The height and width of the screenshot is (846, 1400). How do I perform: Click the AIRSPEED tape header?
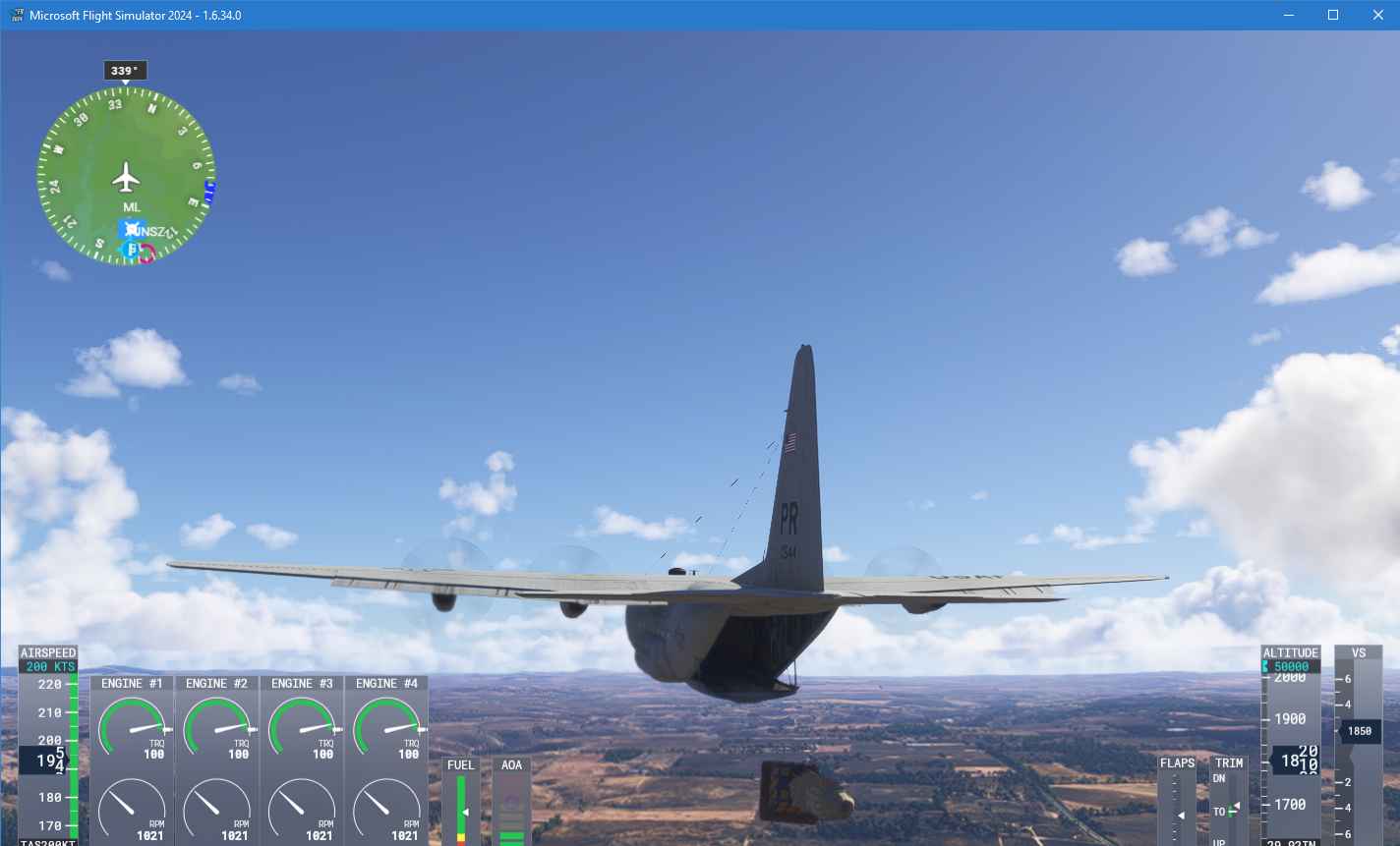click(47, 651)
